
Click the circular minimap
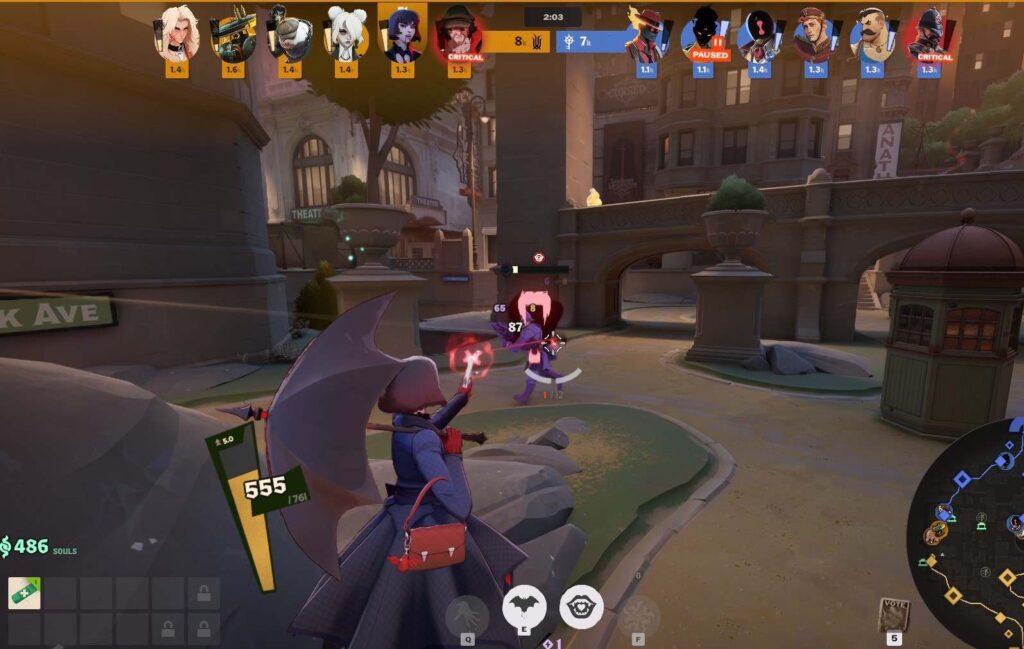click(968, 535)
